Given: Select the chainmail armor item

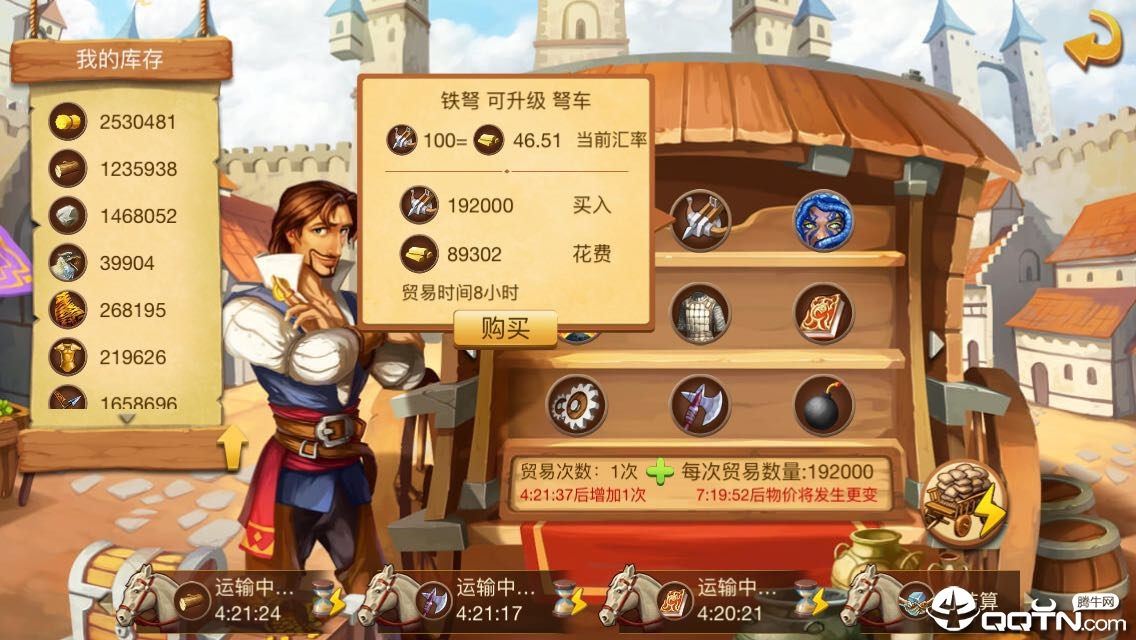Looking at the screenshot, I should click(x=700, y=313).
